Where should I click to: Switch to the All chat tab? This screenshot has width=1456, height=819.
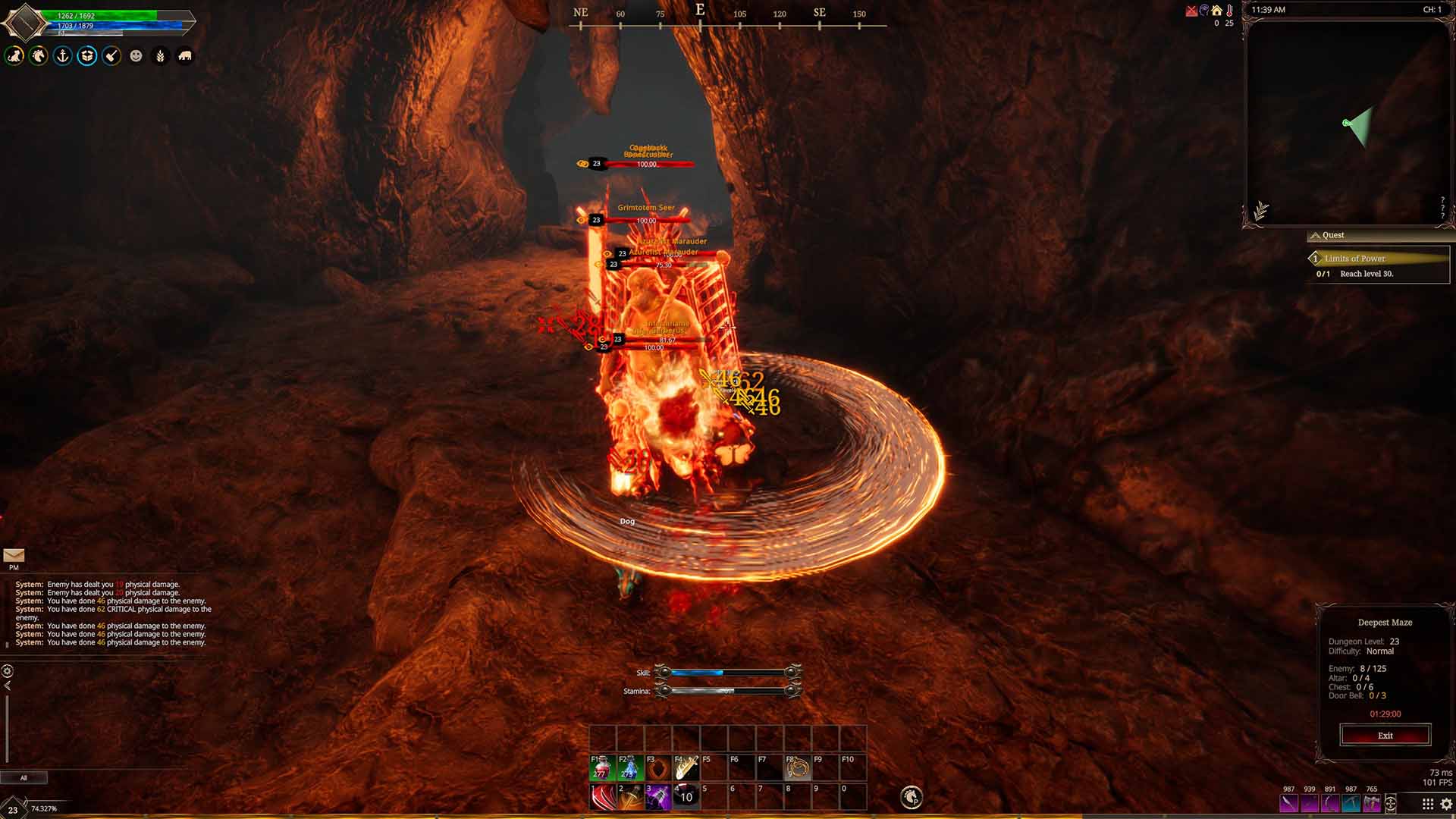pos(24,777)
